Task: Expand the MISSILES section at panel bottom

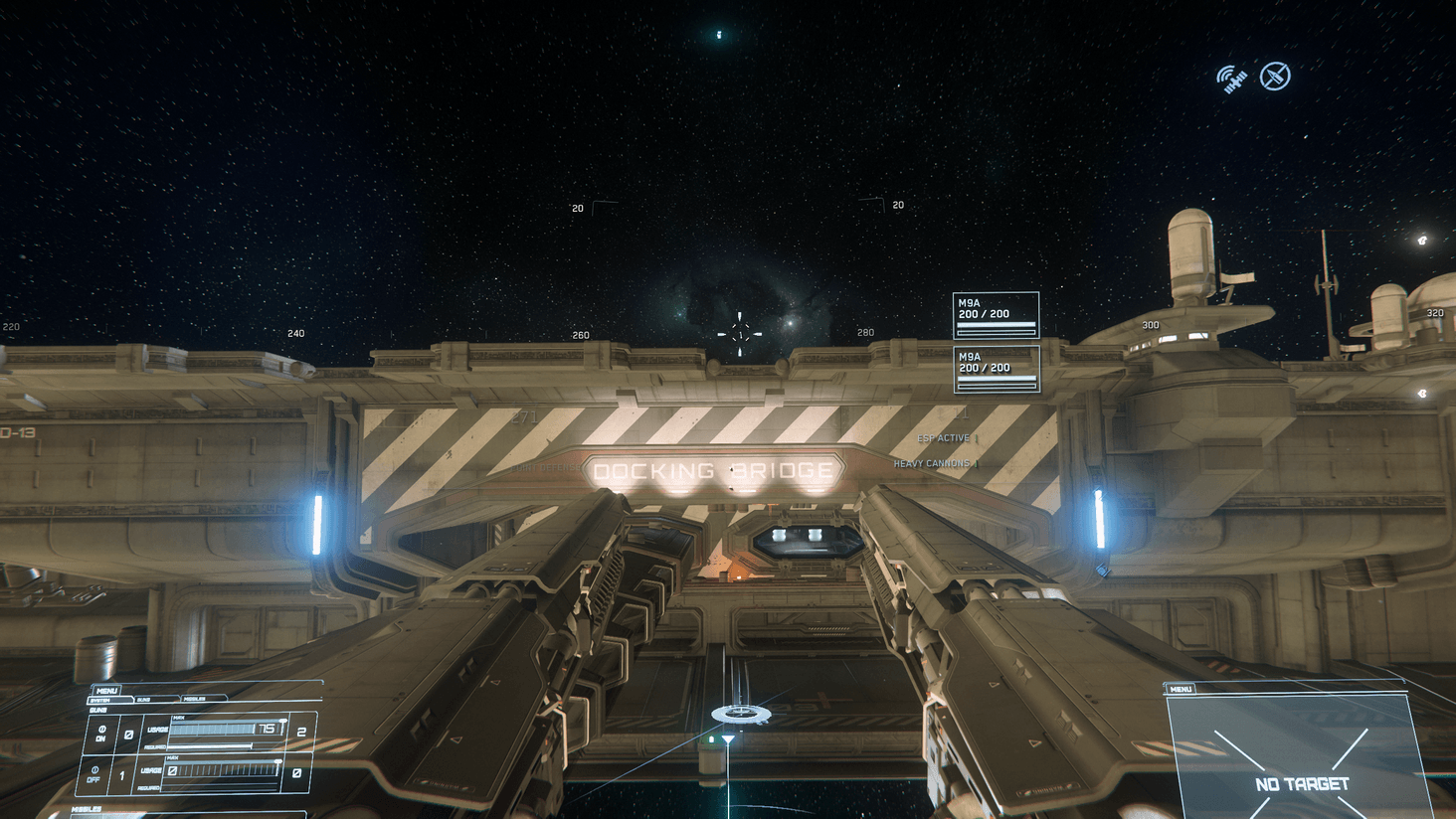Action: click(87, 808)
